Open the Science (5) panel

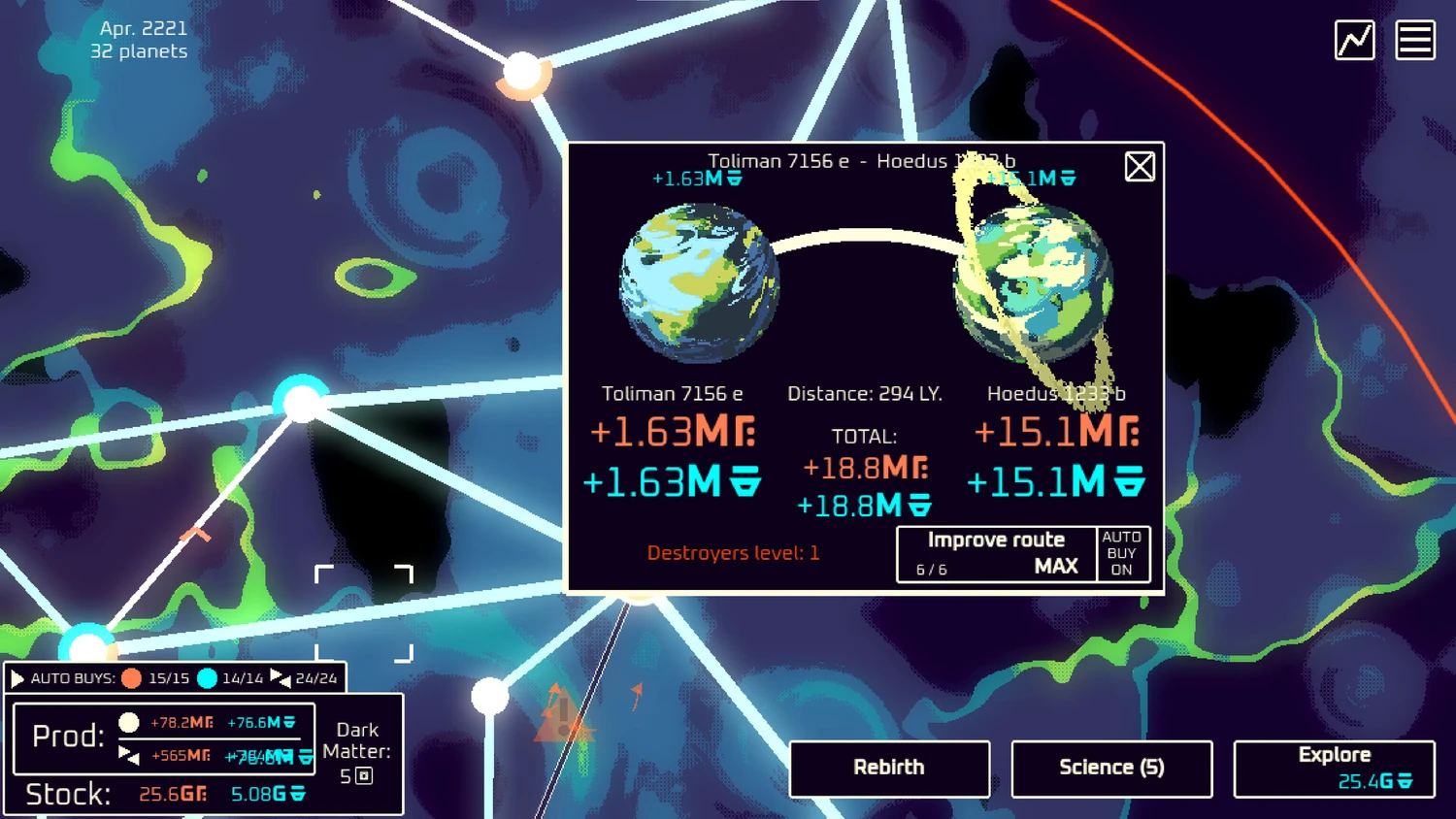click(1111, 768)
